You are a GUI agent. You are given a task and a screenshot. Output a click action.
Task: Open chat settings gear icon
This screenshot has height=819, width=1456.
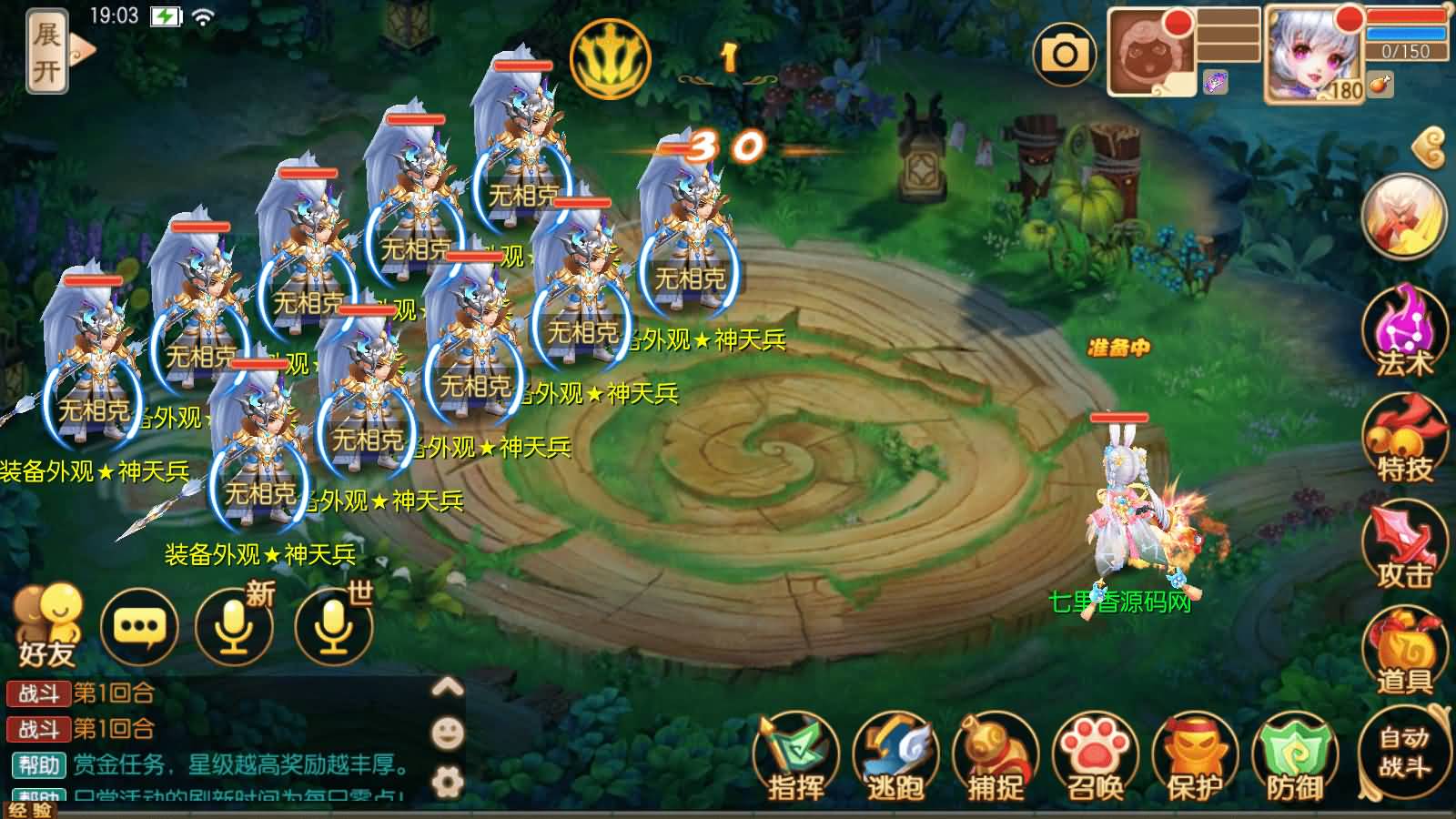tap(447, 781)
